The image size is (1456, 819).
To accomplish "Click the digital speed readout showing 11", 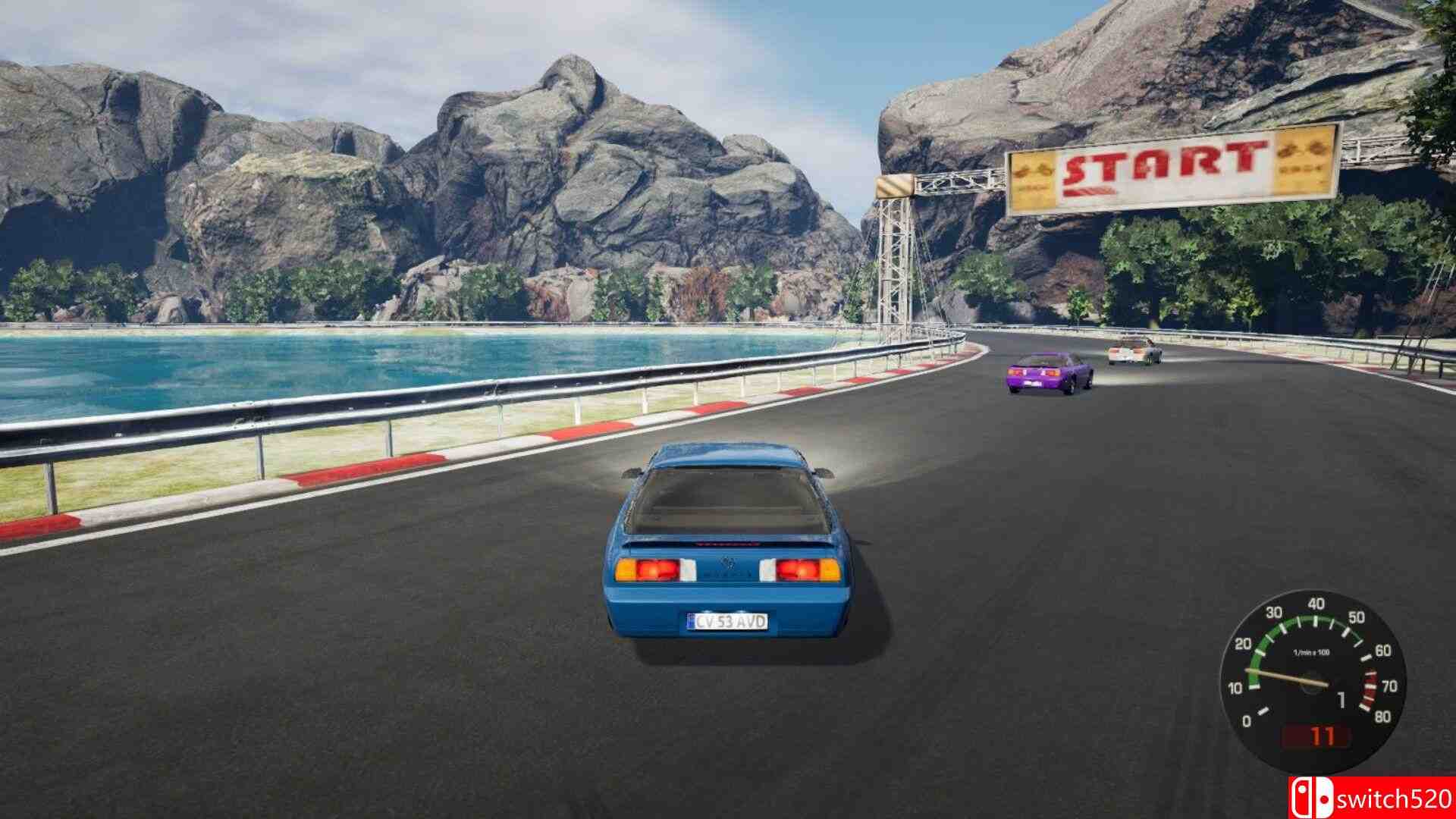I will coord(1323,734).
